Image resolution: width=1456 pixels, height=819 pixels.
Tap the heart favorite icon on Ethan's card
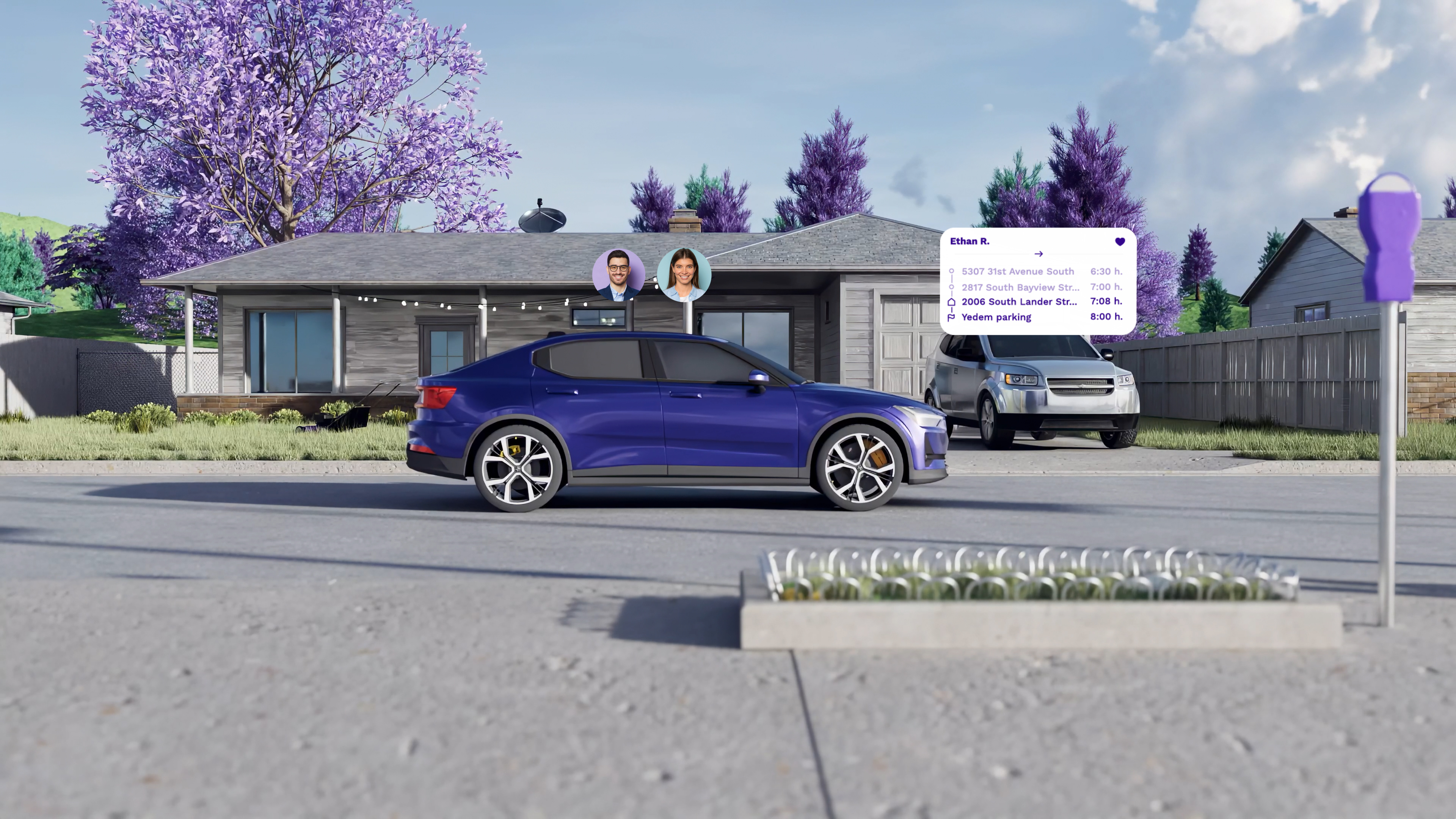click(1120, 242)
